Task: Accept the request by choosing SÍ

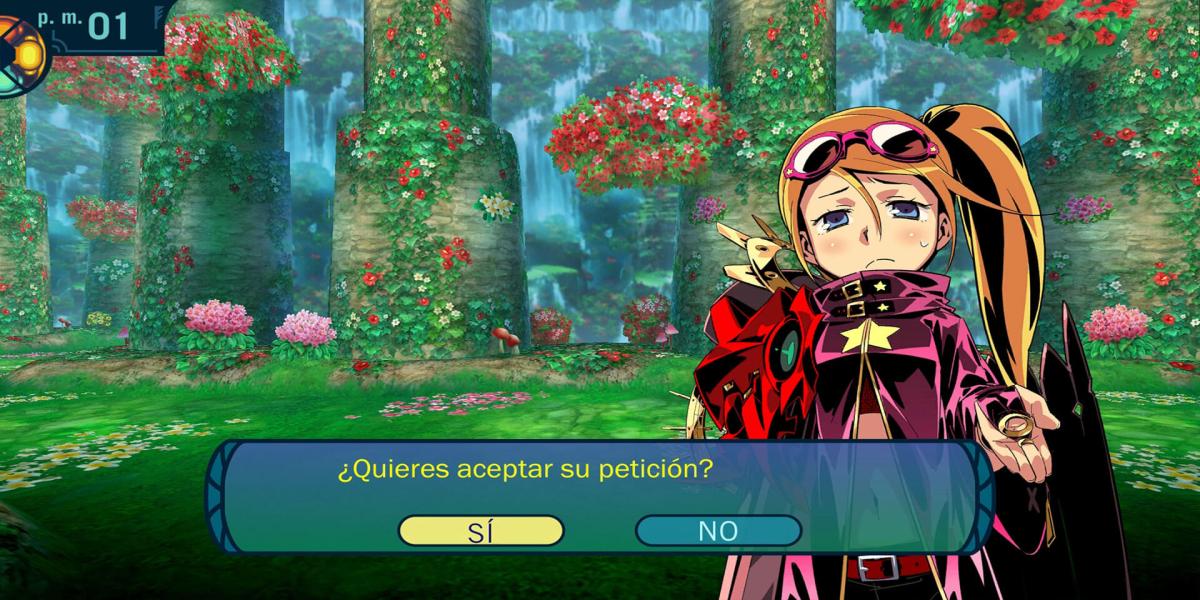Action: (x=481, y=531)
